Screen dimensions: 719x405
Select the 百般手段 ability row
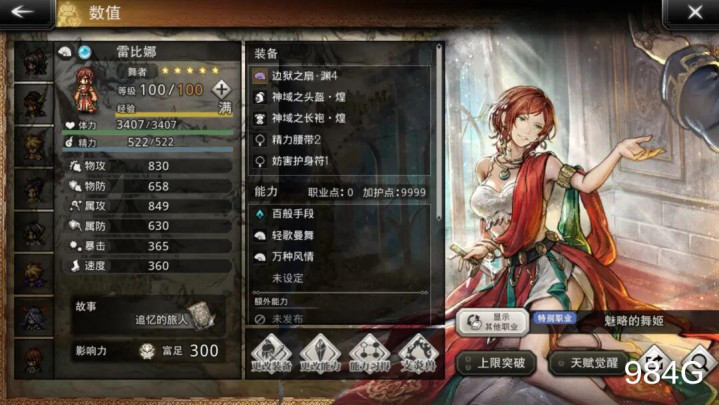click(x=338, y=214)
